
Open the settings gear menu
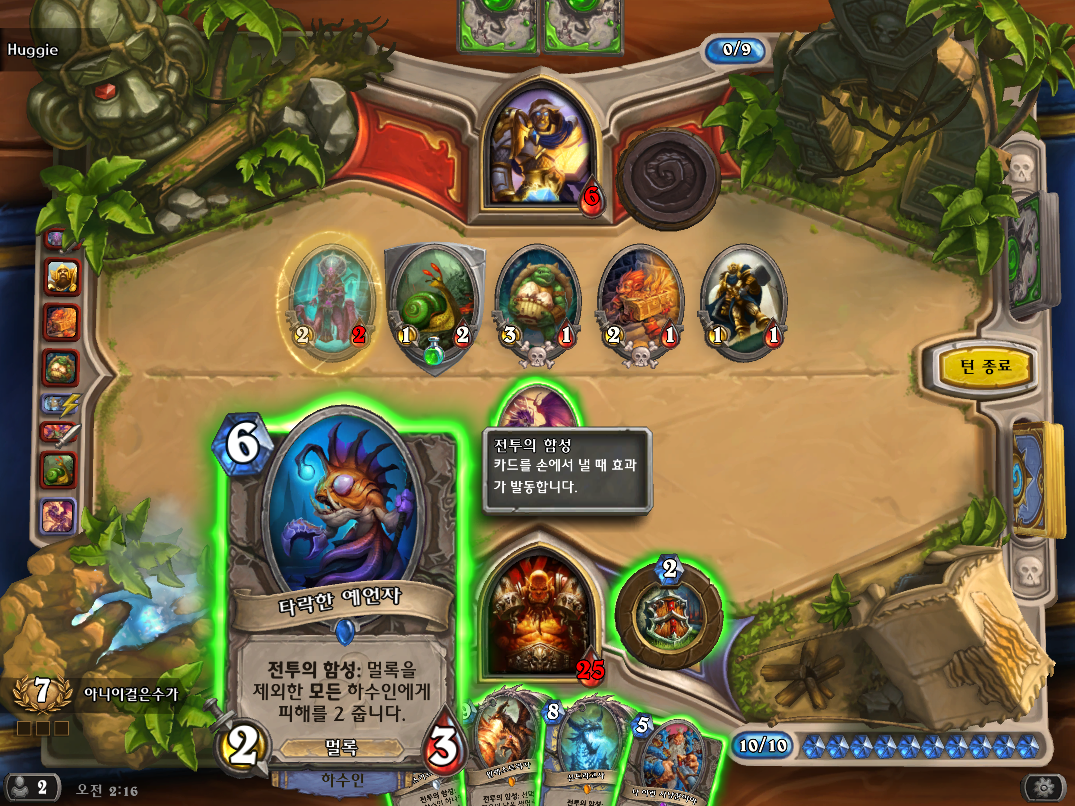tap(1046, 786)
